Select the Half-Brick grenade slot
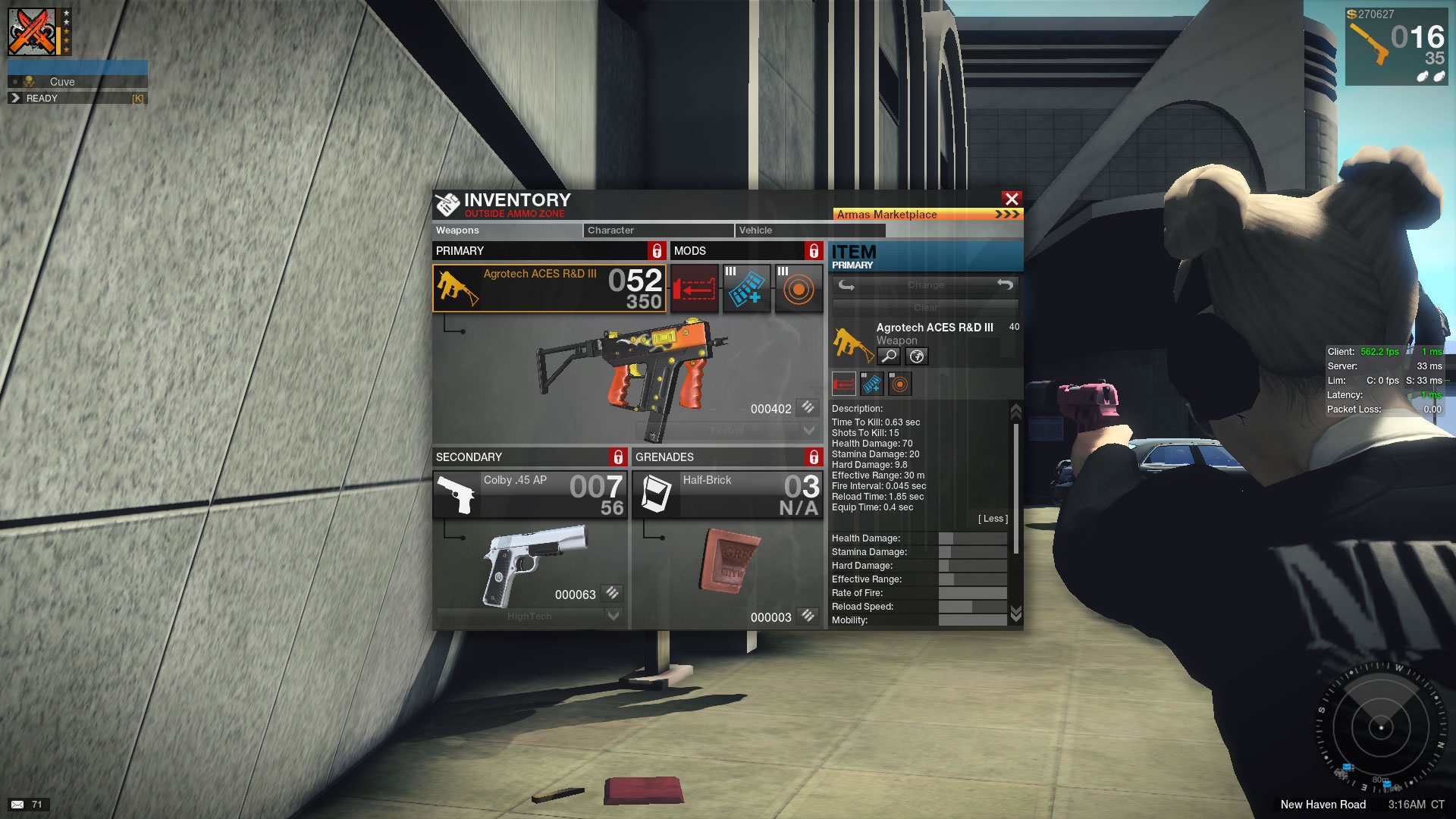This screenshot has width=1456, height=819. click(727, 494)
